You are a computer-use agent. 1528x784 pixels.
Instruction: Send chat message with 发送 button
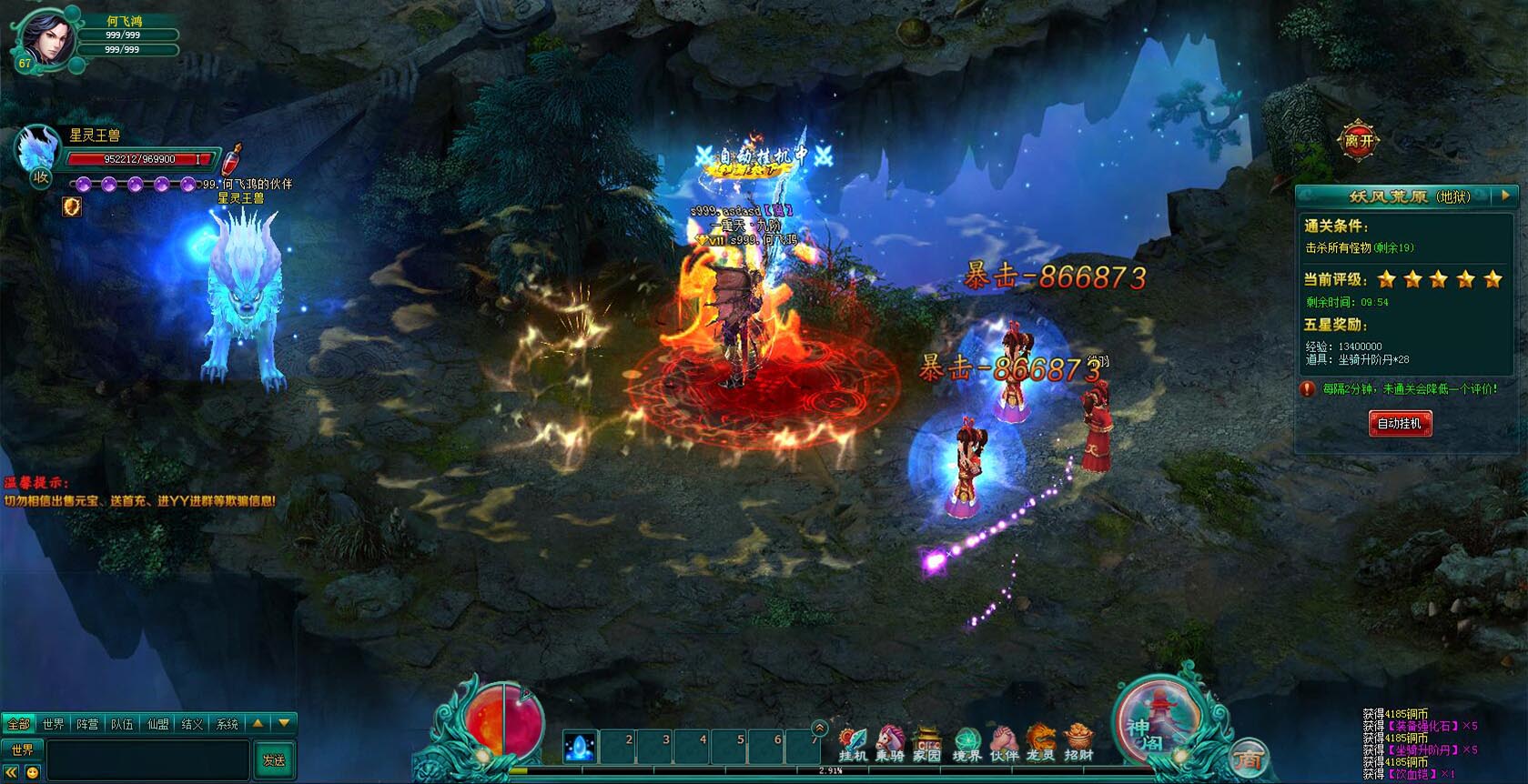(274, 759)
